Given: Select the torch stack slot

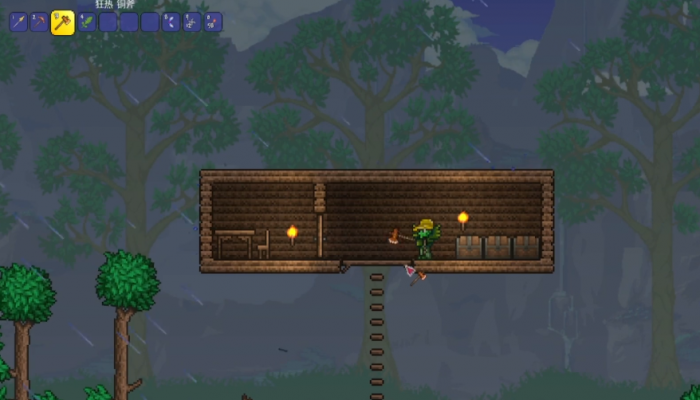Looking at the screenshot, I should 213,22.
